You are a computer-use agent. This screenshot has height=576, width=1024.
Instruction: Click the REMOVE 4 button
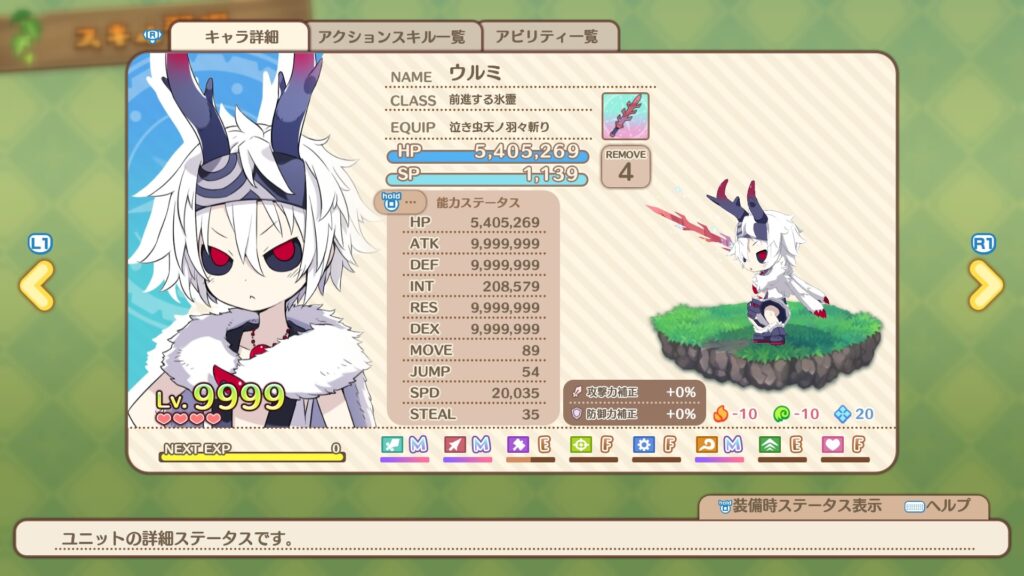[625, 166]
